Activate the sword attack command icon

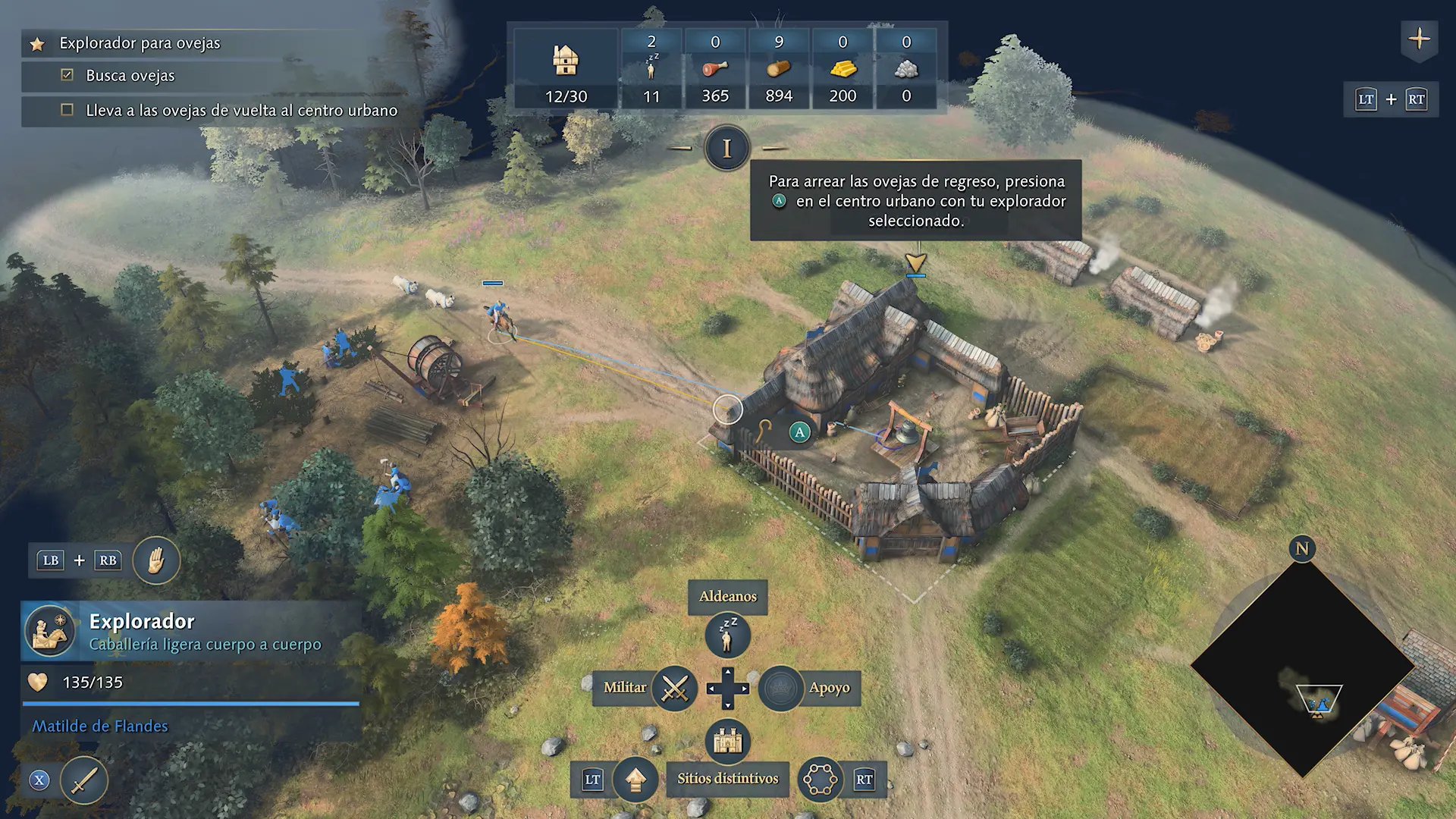pyautogui.click(x=84, y=780)
